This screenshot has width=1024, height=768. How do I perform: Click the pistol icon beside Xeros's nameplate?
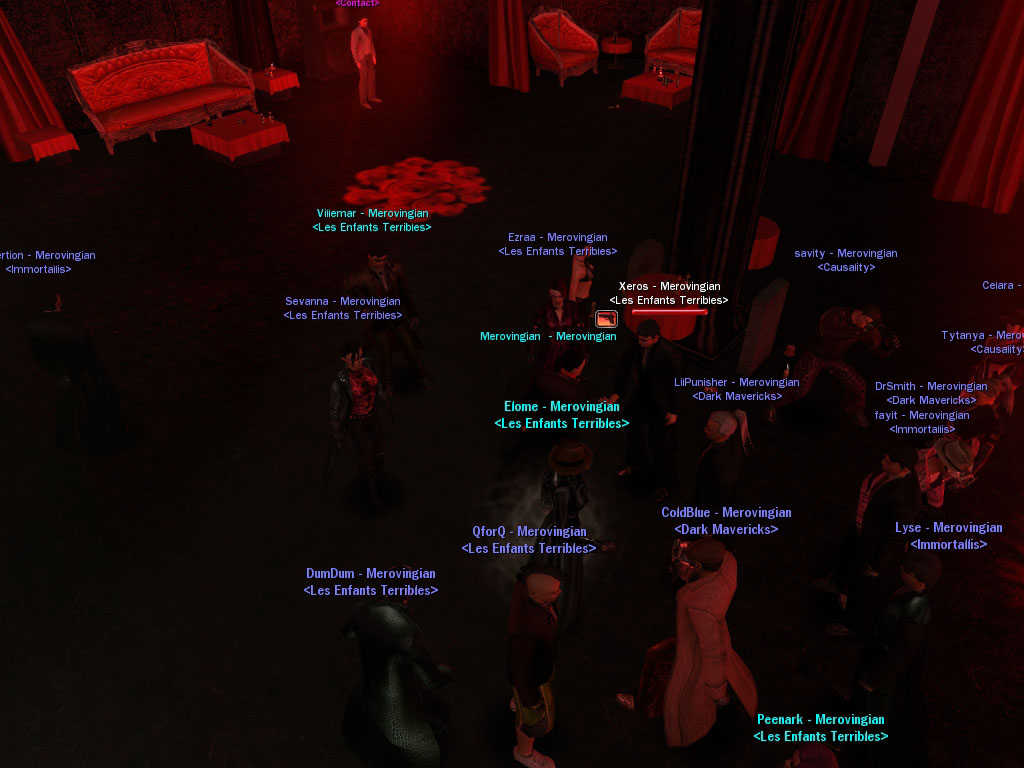606,319
